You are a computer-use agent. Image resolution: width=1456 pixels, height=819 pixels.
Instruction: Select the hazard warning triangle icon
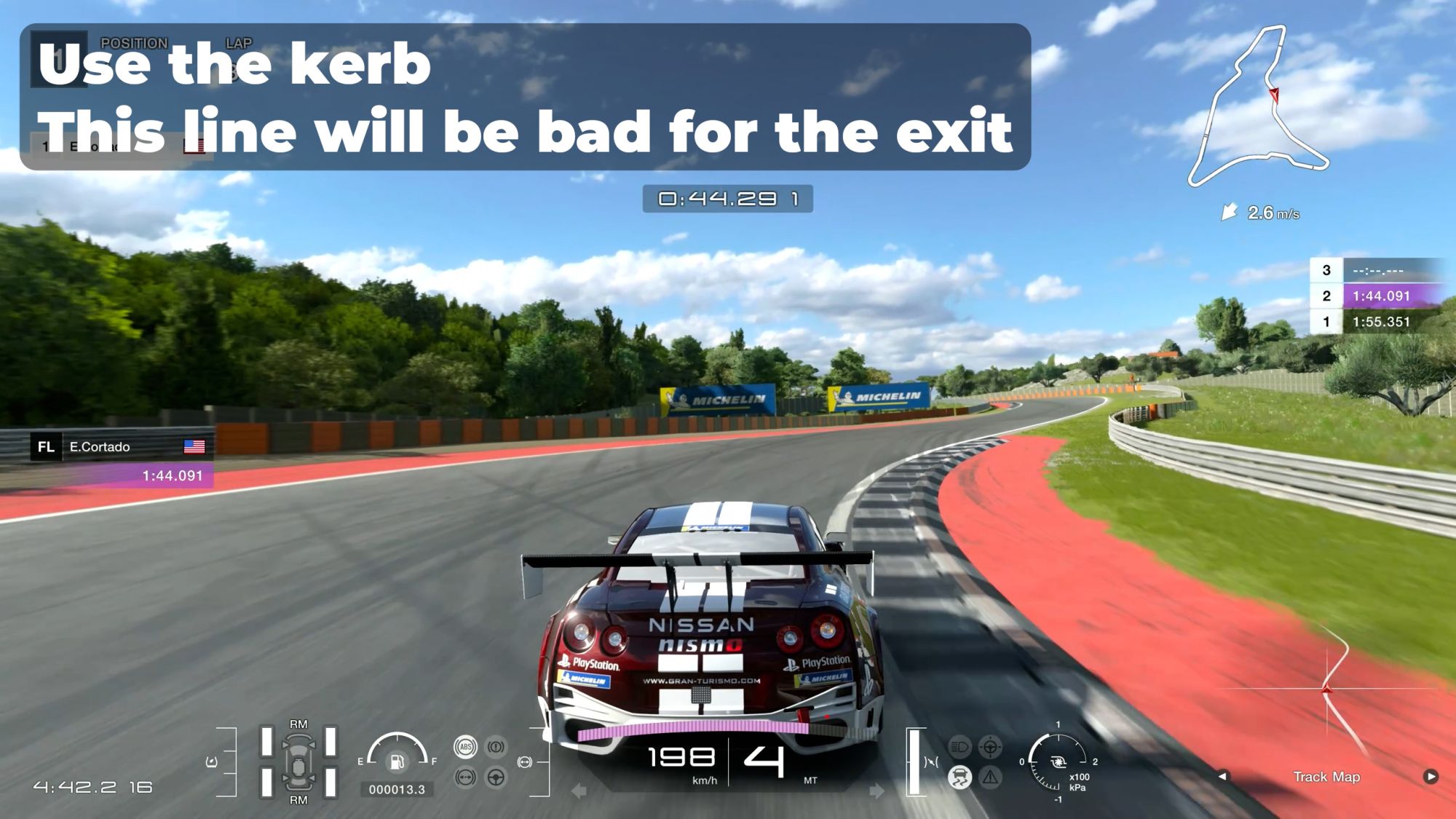(x=990, y=778)
